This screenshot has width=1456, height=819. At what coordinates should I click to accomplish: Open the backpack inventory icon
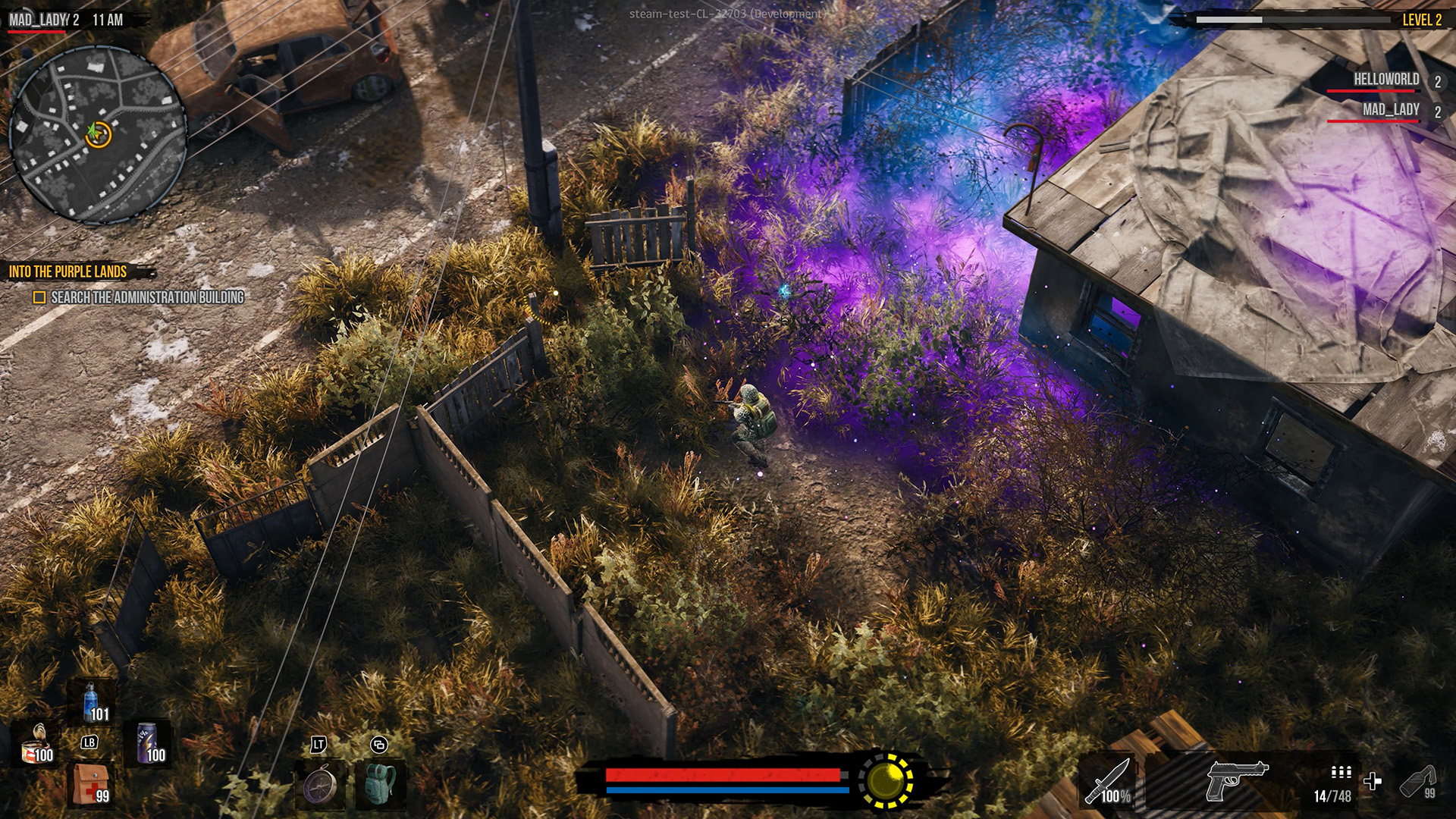pyautogui.click(x=380, y=785)
